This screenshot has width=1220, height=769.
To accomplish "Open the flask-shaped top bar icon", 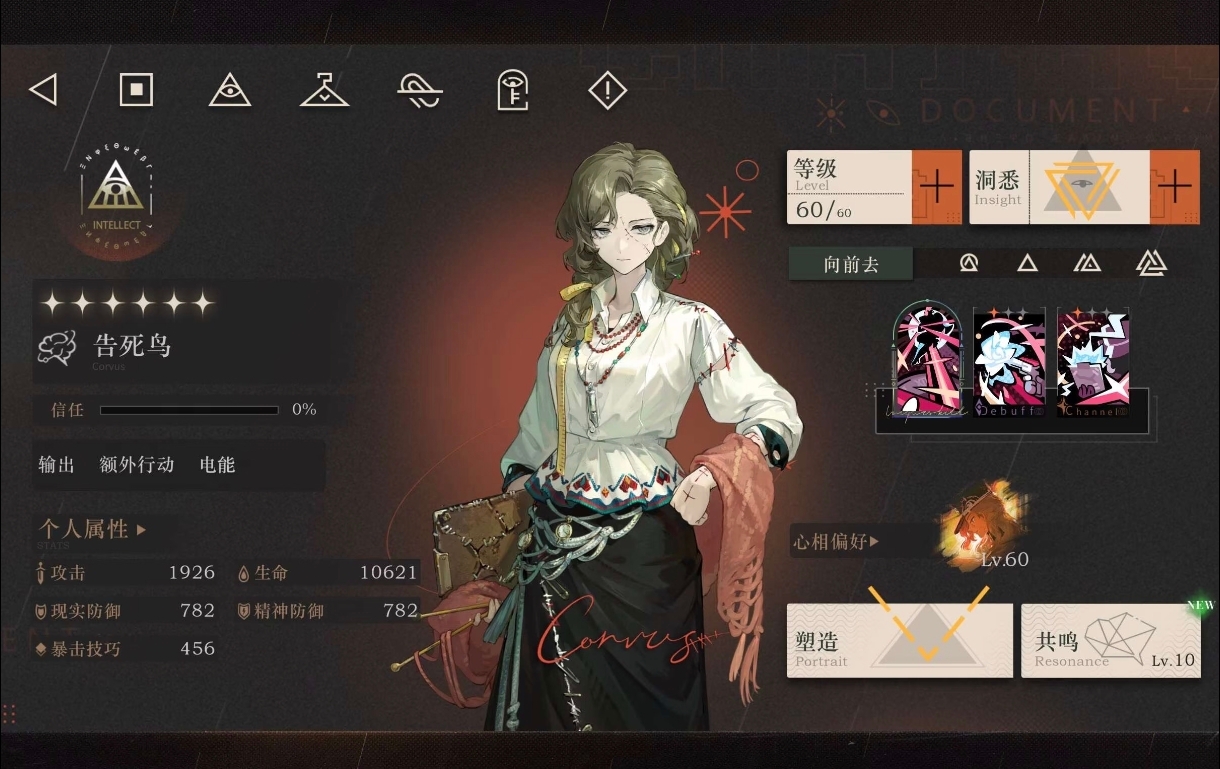I will [x=324, y=91].
